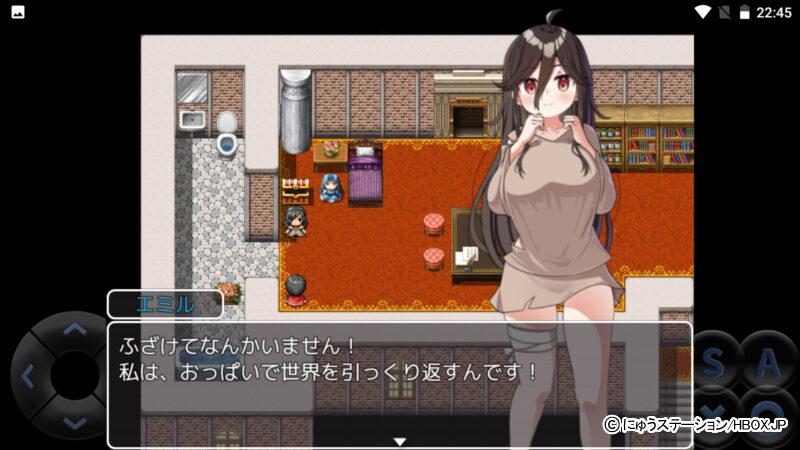Advance dialogue with the white continue arrow

[399, 441]
